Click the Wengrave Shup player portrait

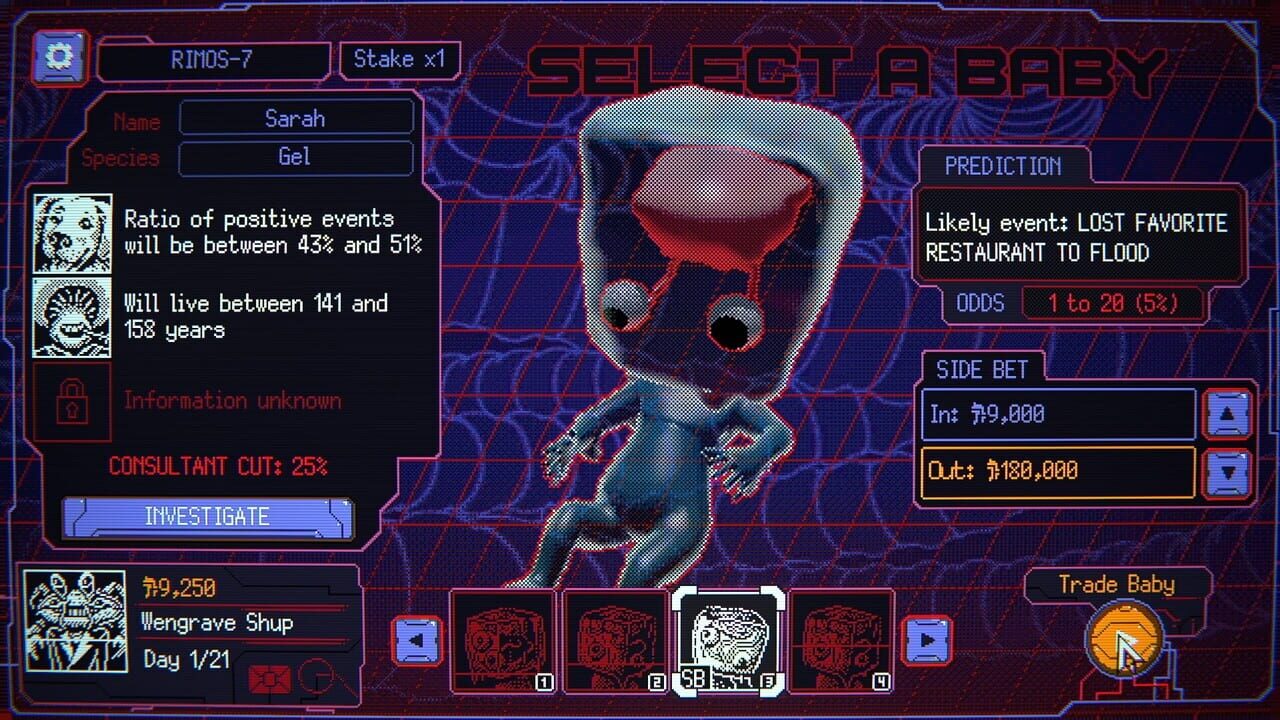point(76,620)
